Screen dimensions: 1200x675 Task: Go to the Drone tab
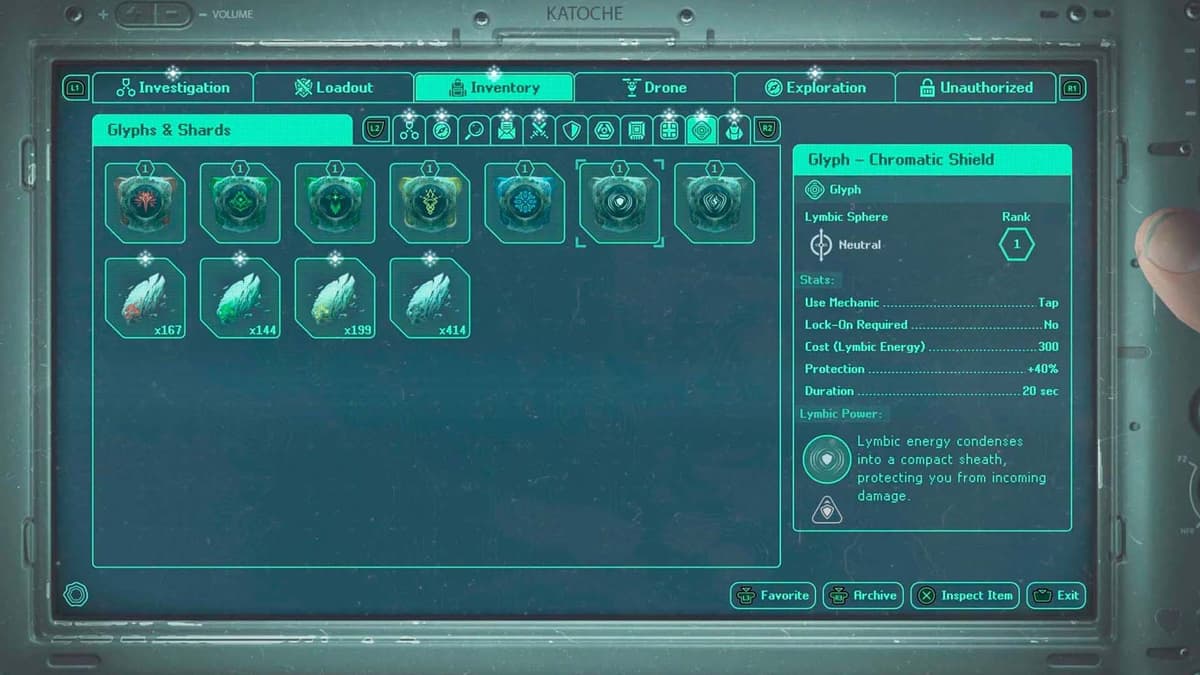[x=654, y=88]
